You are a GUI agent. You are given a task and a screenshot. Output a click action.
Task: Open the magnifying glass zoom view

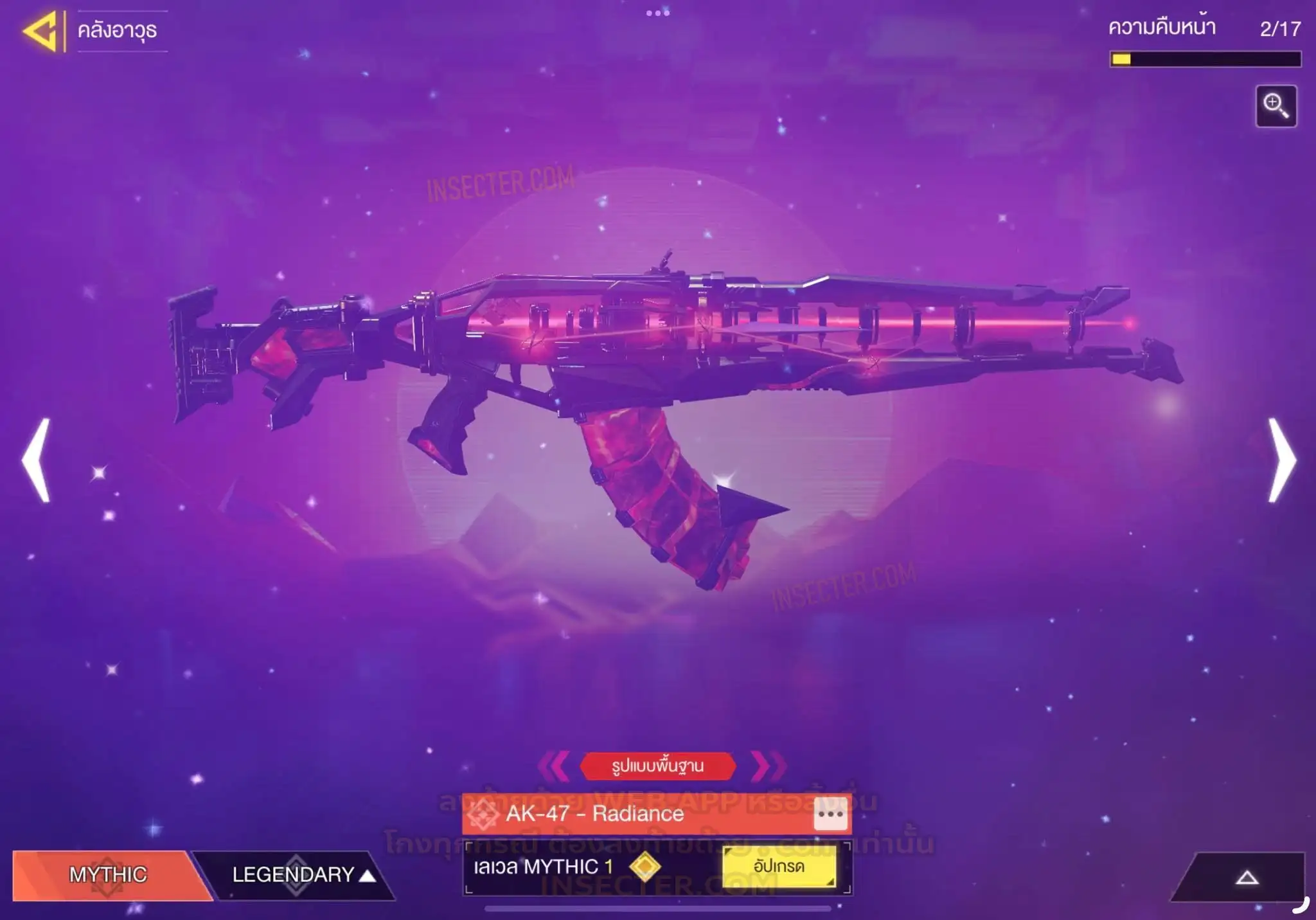1276,106
